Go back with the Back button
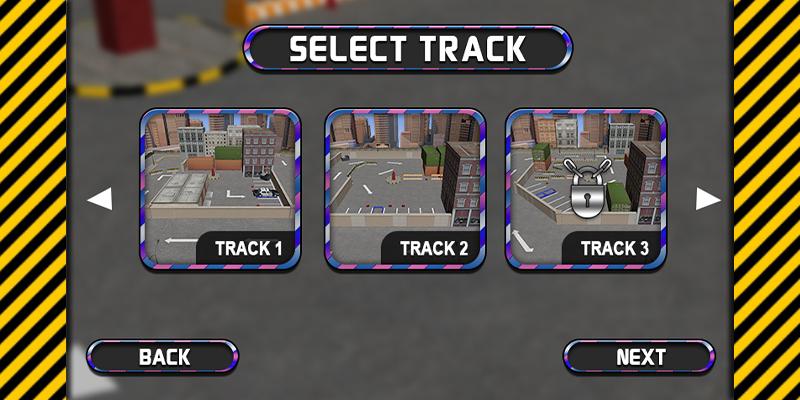 [163, 357]
